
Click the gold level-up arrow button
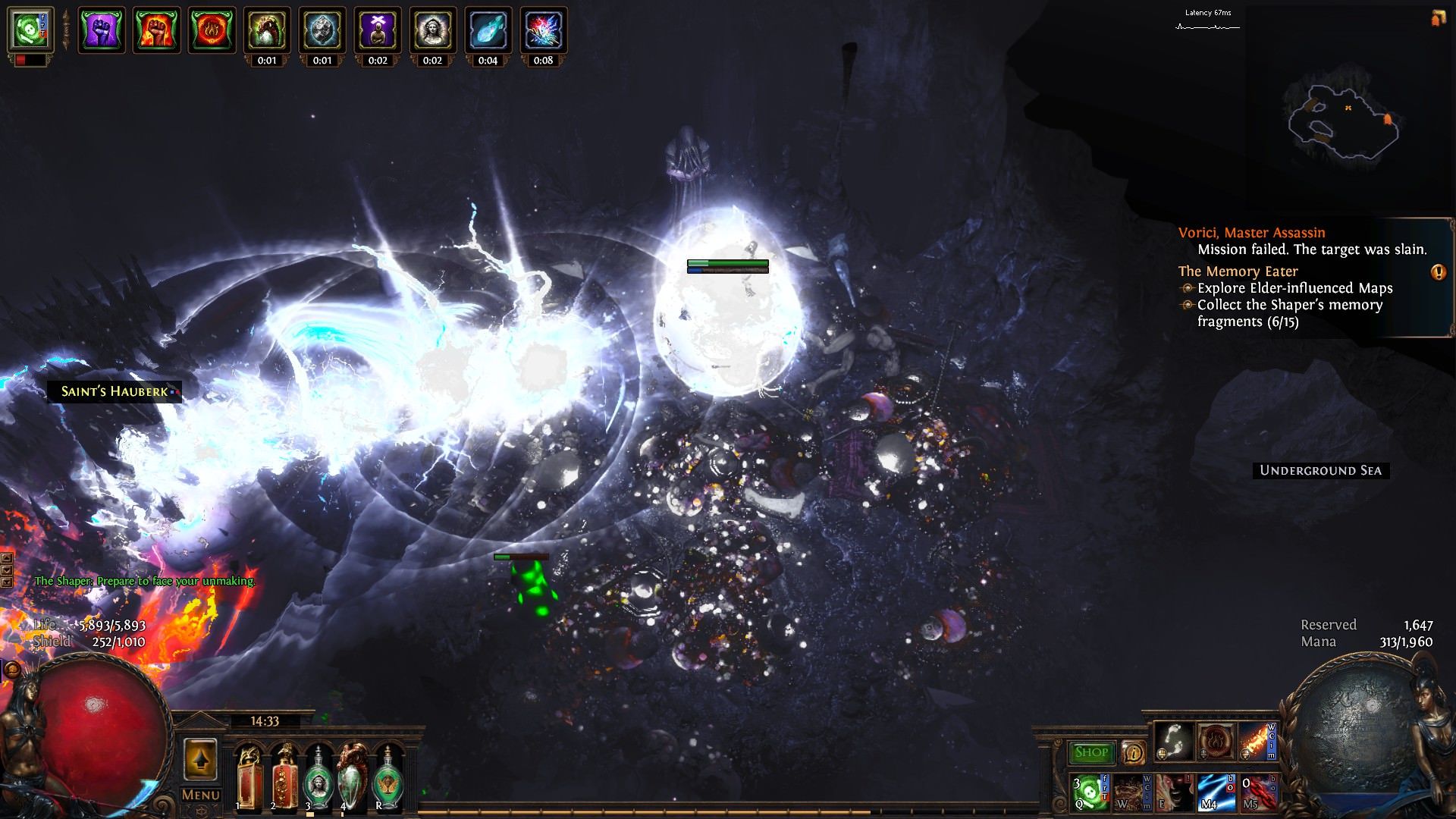tap(200, 759)
